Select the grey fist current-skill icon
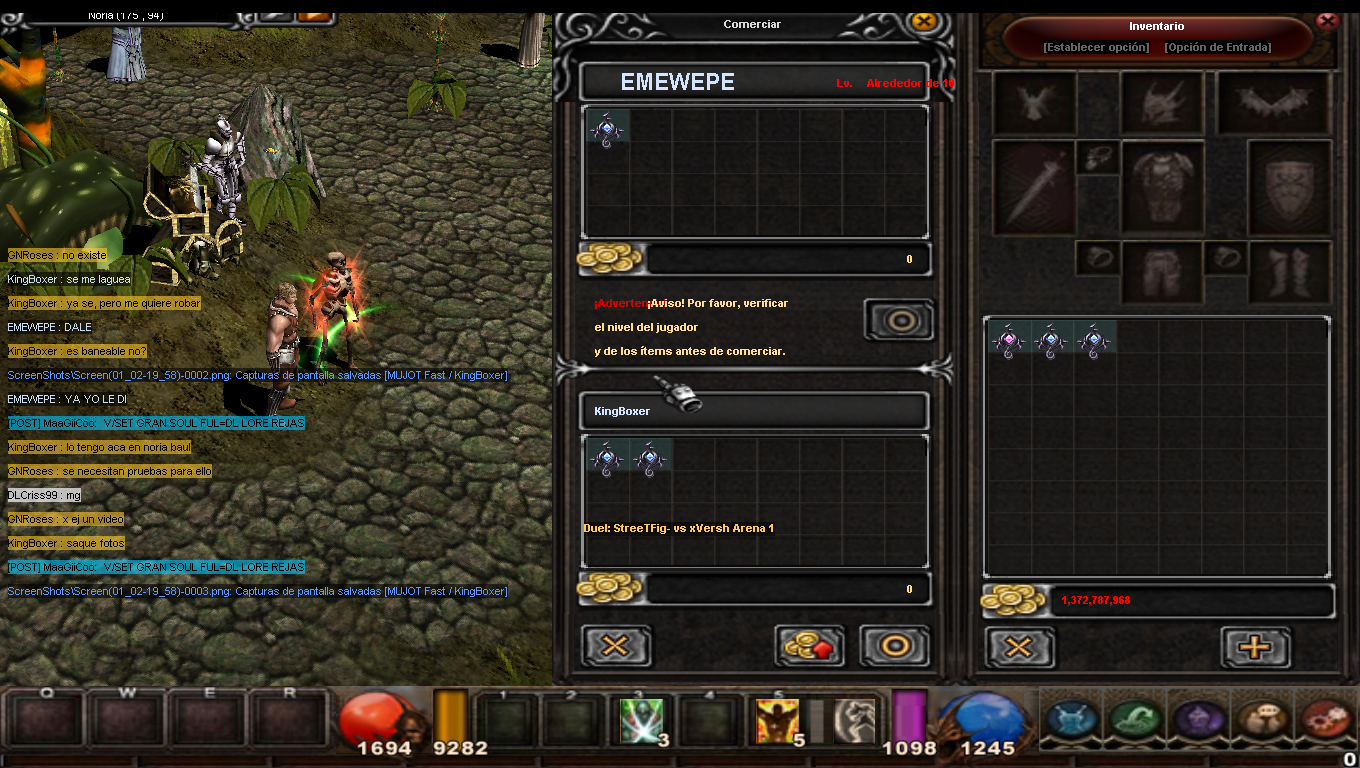 [x=855, y=720]
